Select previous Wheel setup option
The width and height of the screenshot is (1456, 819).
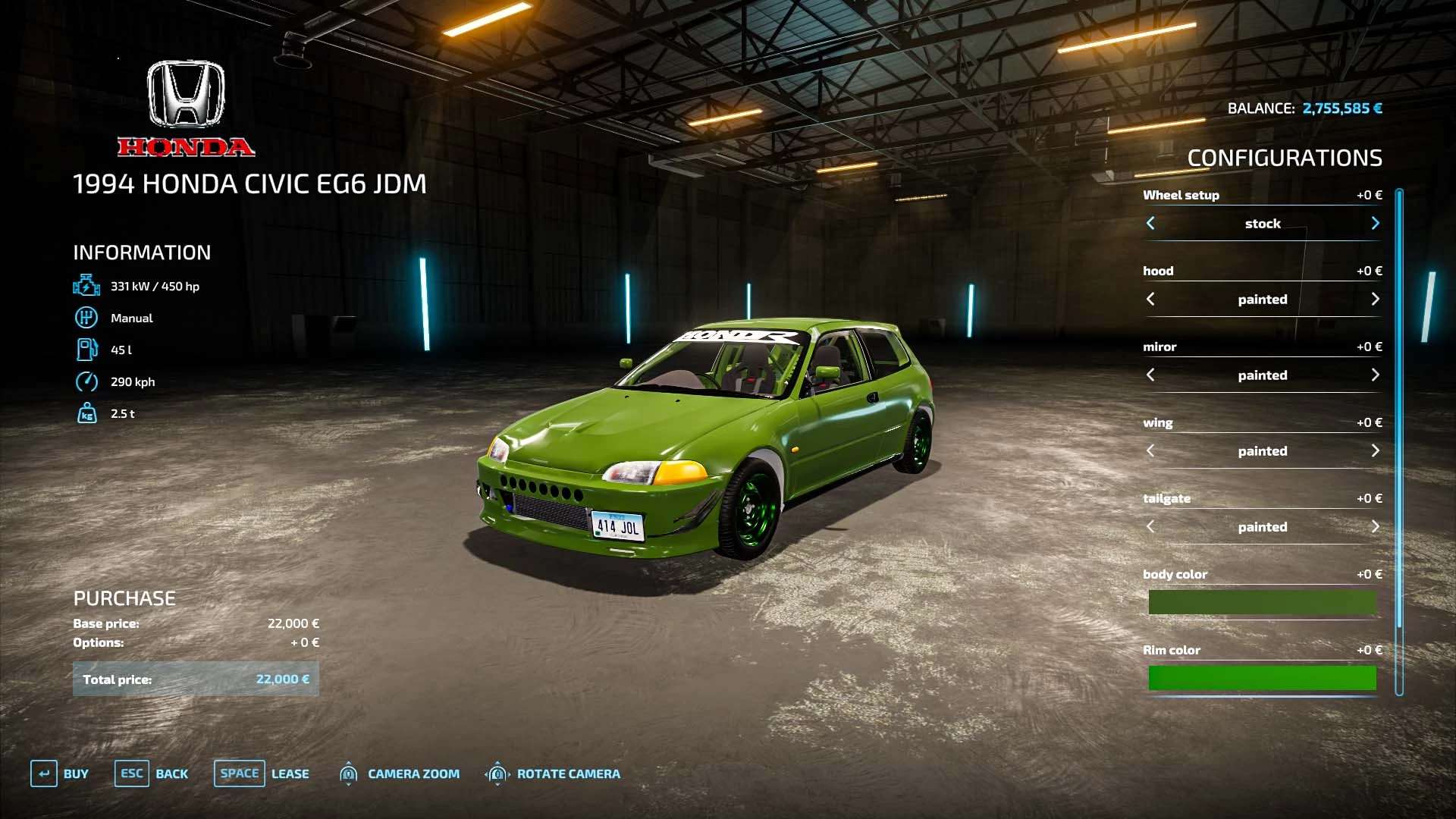click(1150, 224)
